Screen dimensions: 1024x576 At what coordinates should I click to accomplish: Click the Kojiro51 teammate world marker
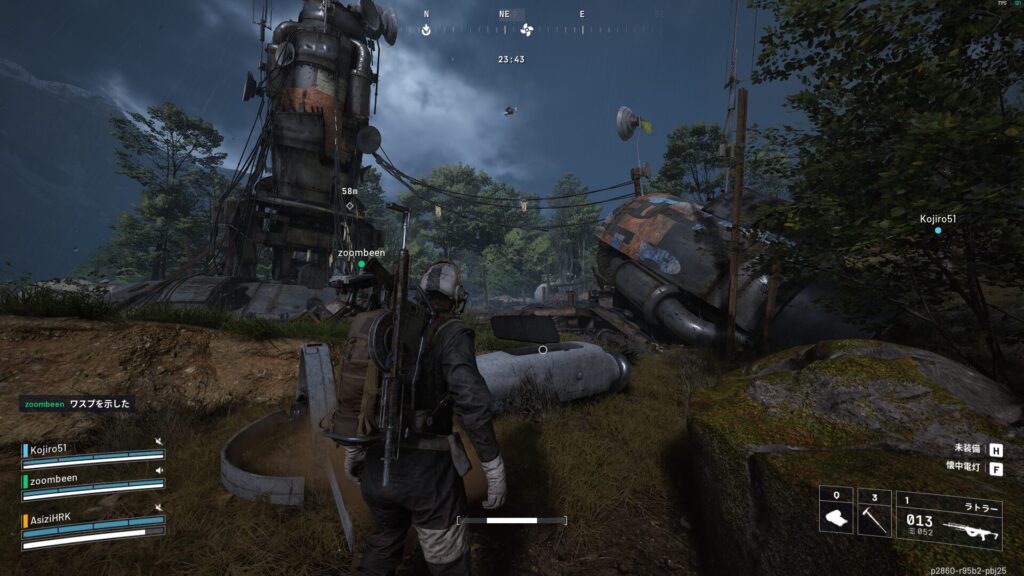tap(938, 230)
